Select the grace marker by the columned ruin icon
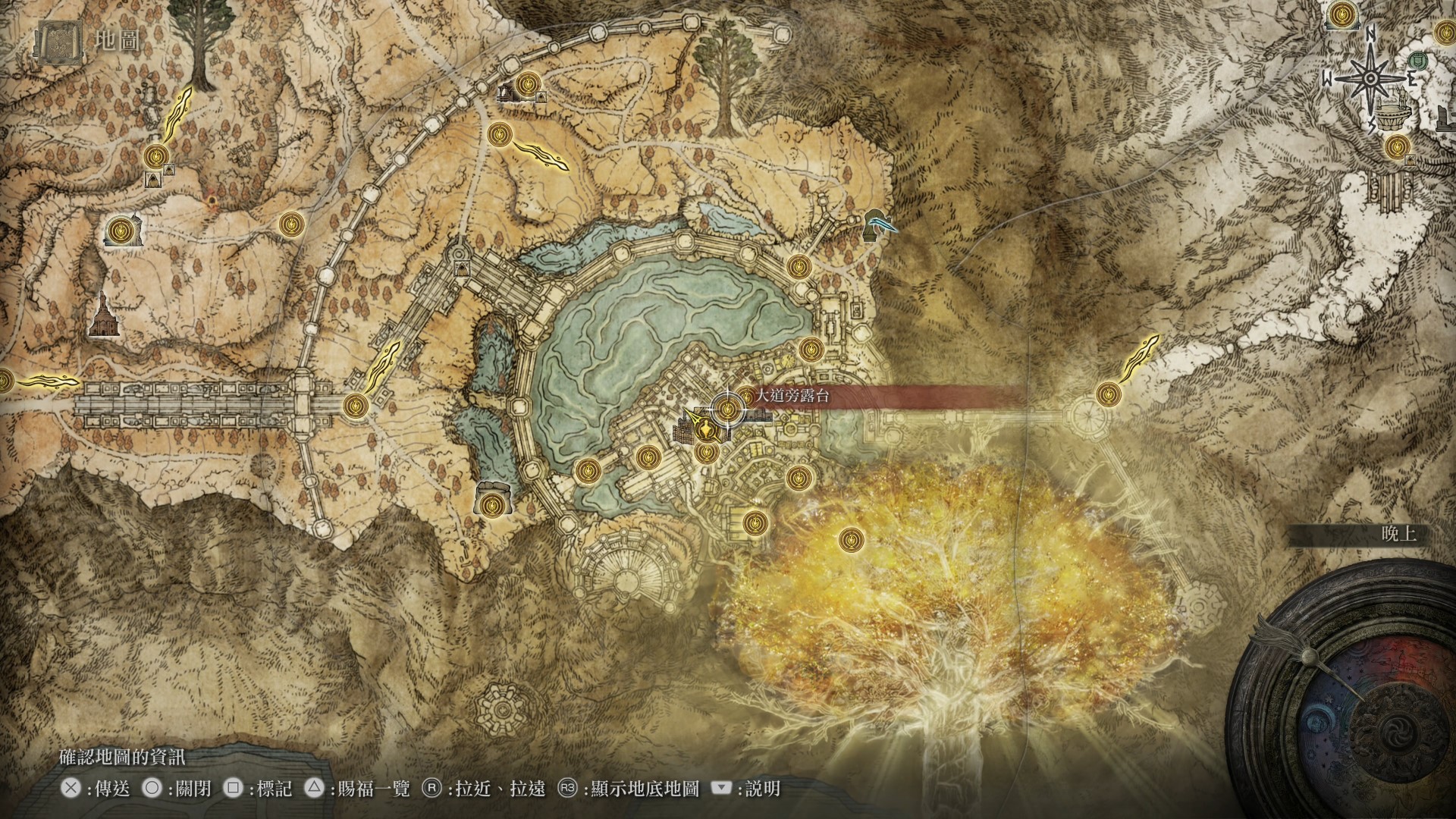The image size is (1456, 819). tap(527, 83)
